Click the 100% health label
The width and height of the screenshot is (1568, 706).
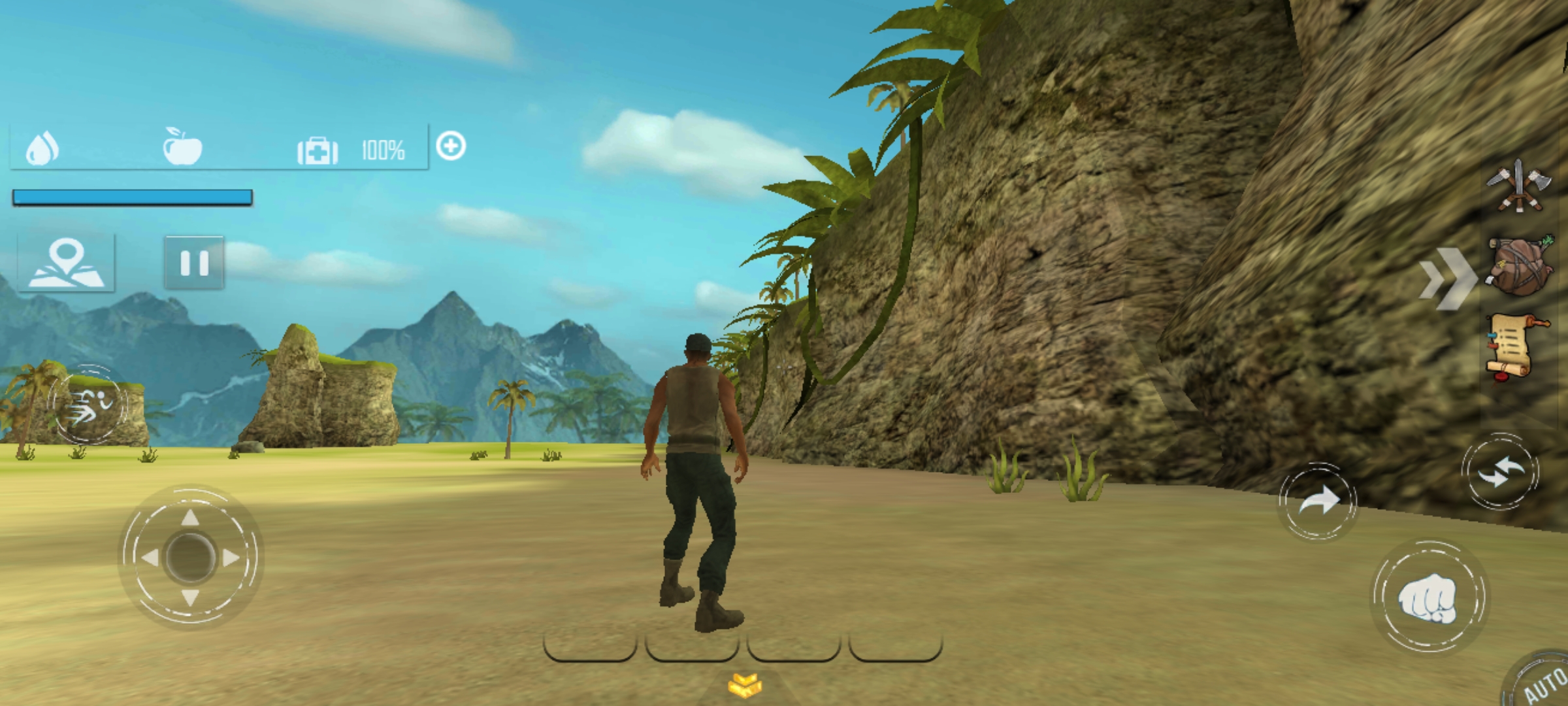click(383, 150)
